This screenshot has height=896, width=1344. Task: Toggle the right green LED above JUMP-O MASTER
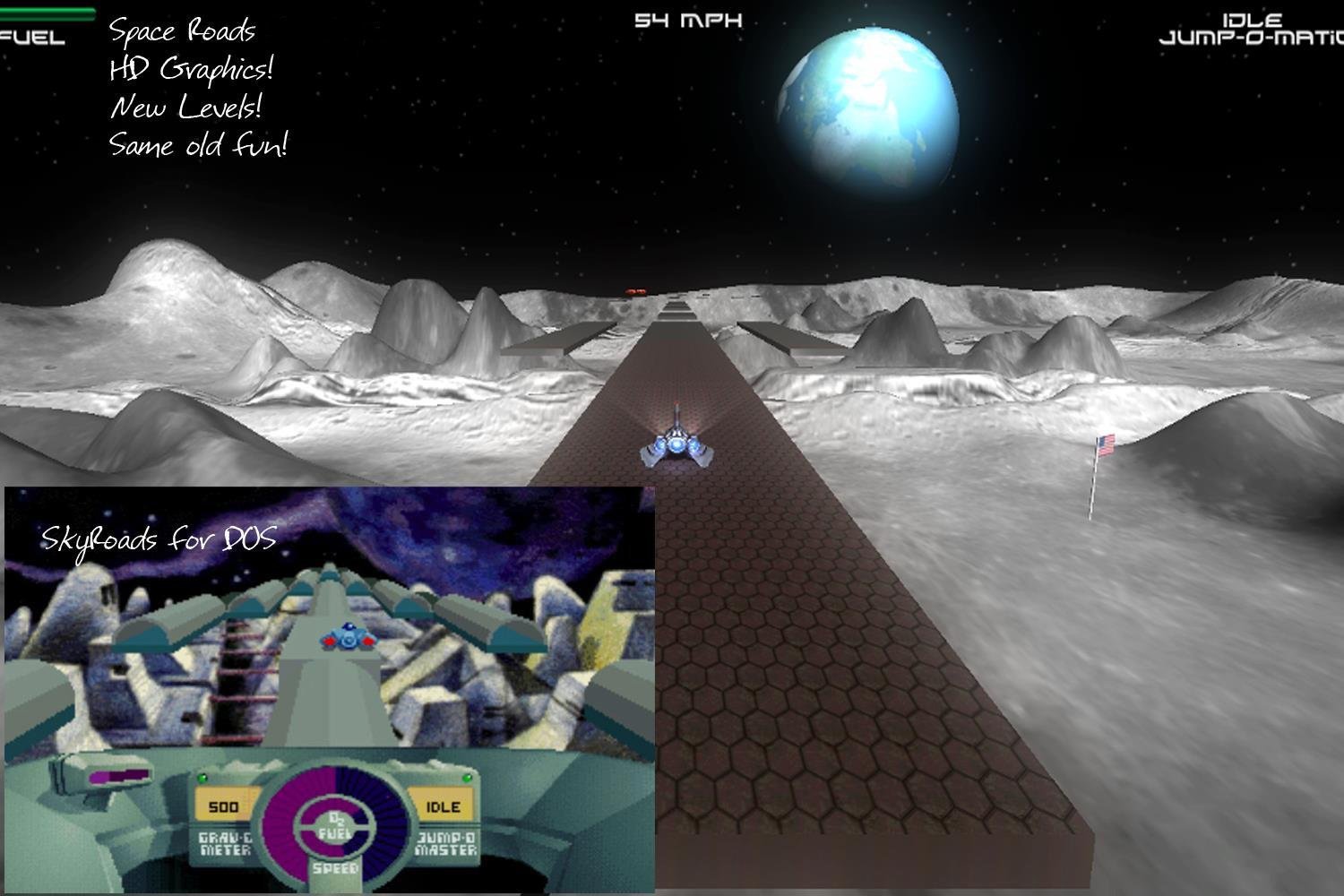coord(465,778)
